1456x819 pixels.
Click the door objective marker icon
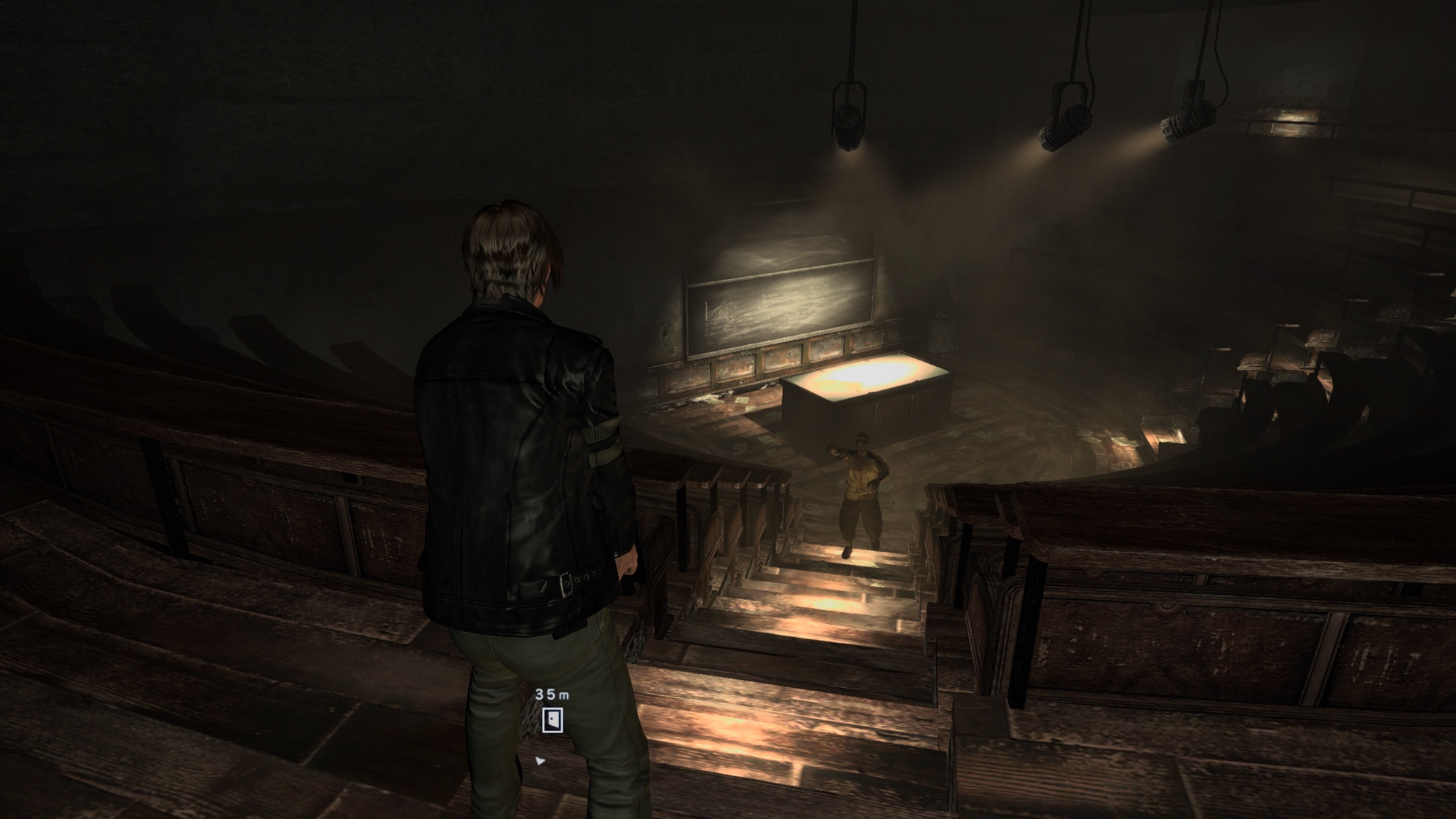pyautogui.click(x=553, y=720)
